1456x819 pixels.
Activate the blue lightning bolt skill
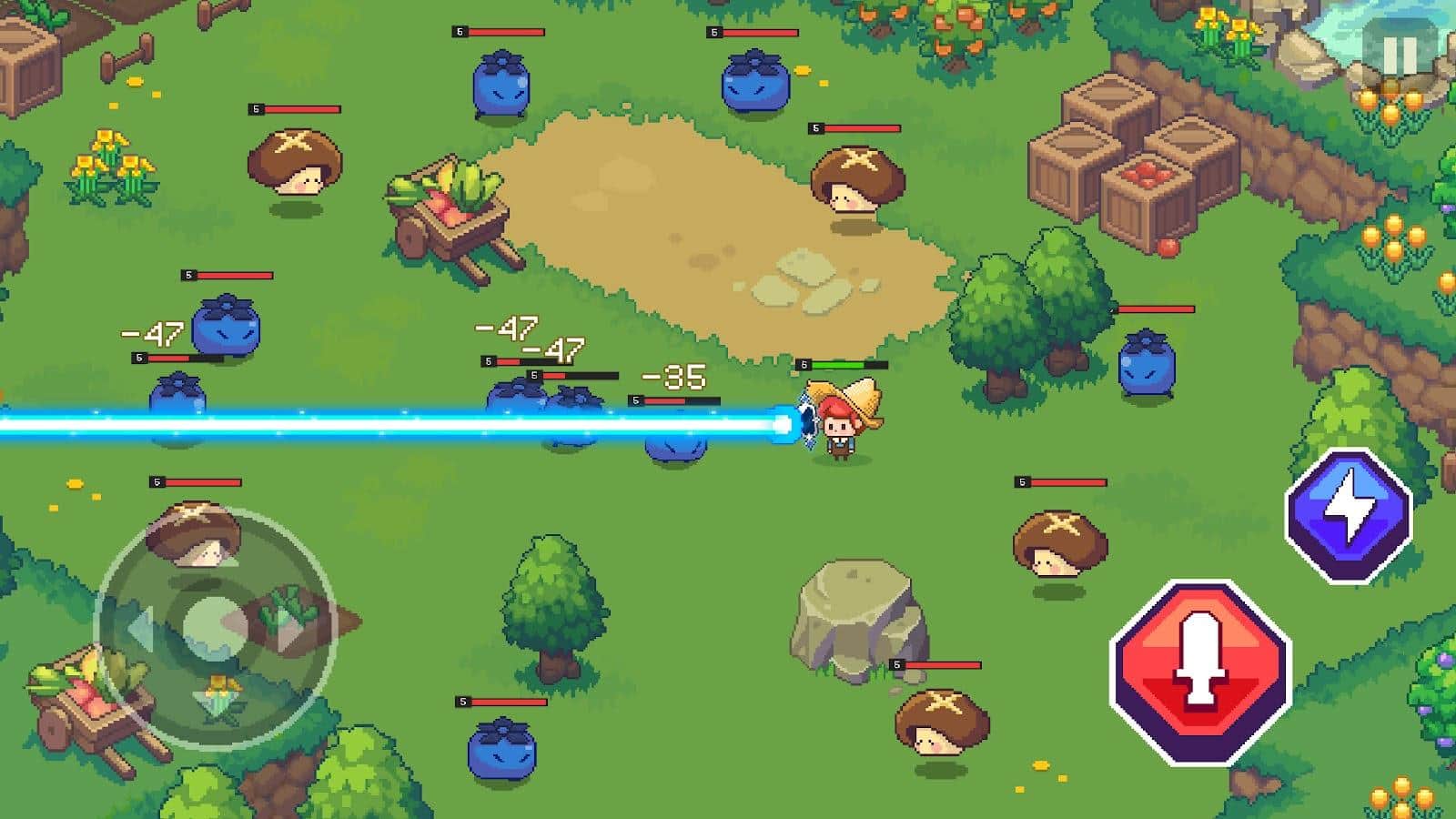[x=1348, y=515]
